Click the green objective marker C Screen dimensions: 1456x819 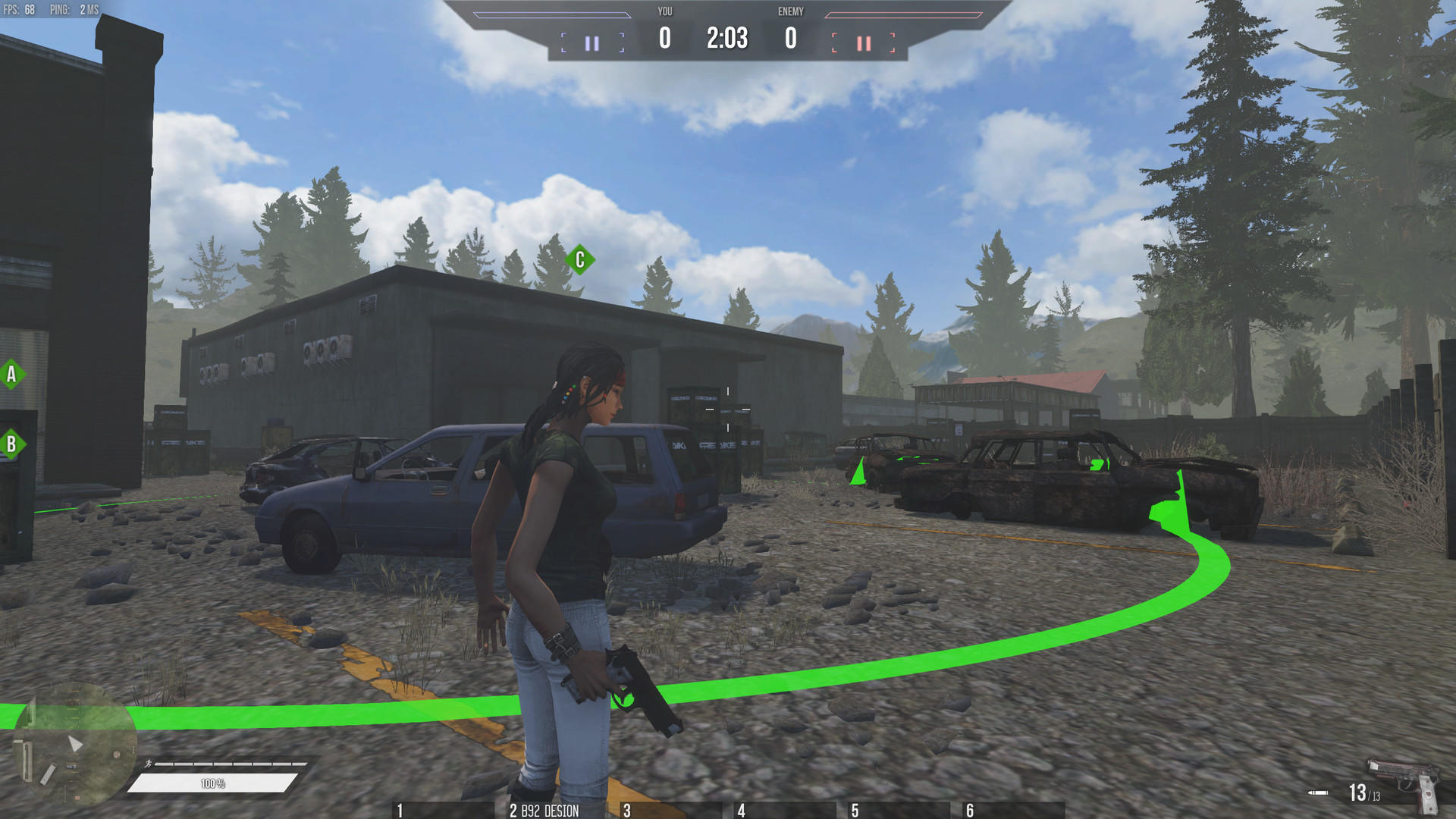point(579,259)
